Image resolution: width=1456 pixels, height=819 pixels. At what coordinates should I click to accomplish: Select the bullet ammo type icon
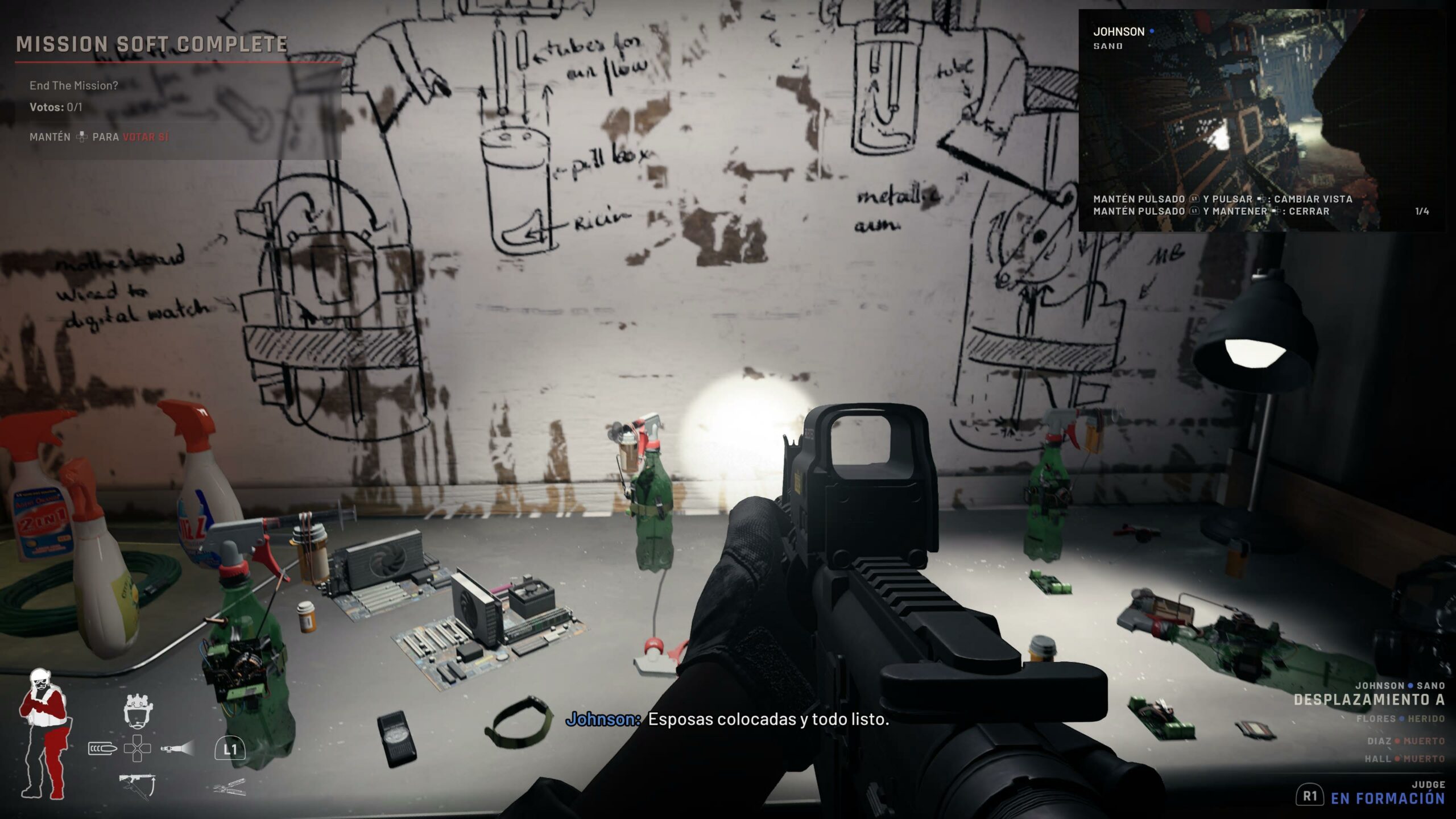[x=102, y=748]
